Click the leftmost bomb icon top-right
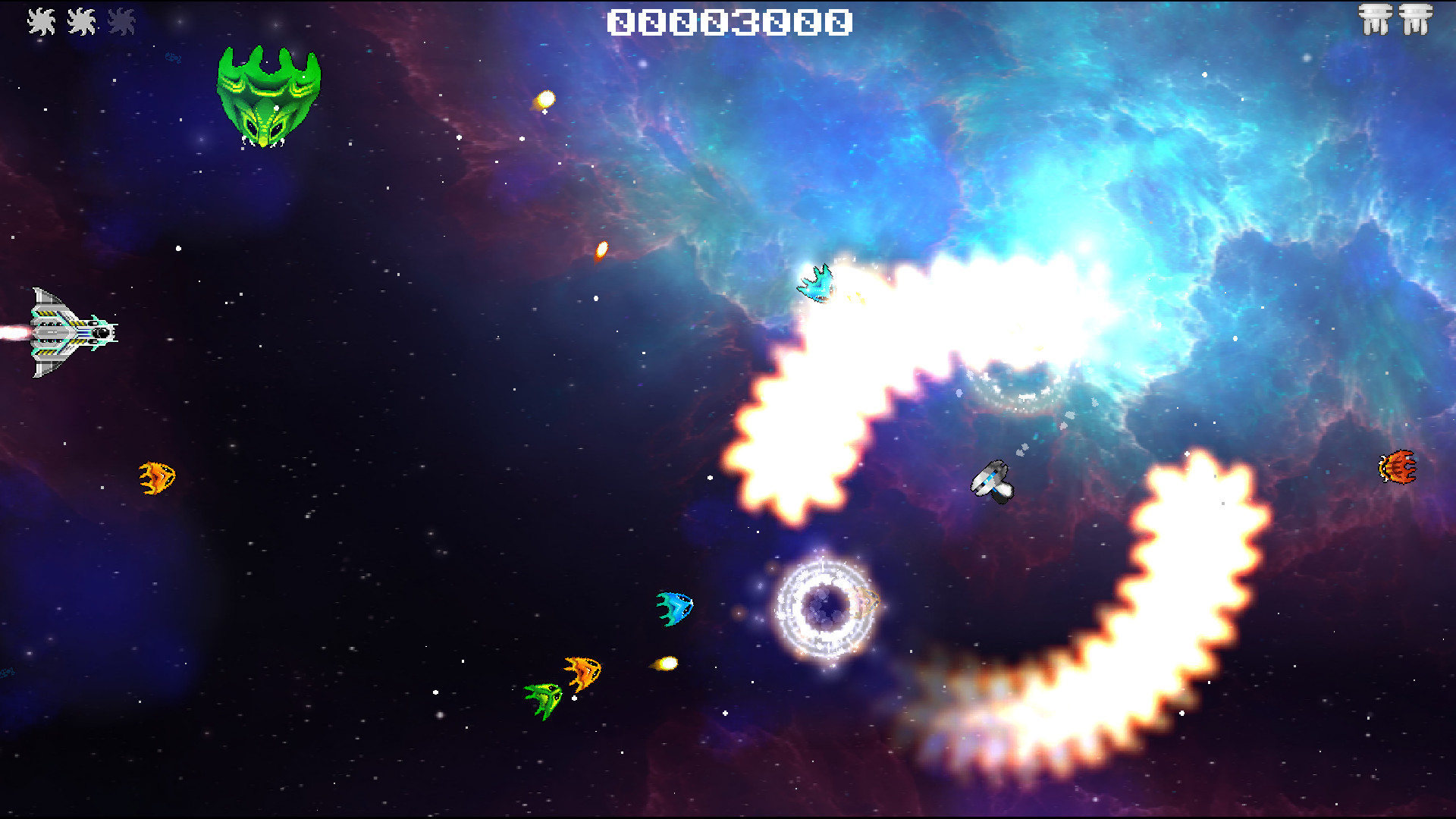This screenshot has height=819, width=1456. tap(1376, 20)
